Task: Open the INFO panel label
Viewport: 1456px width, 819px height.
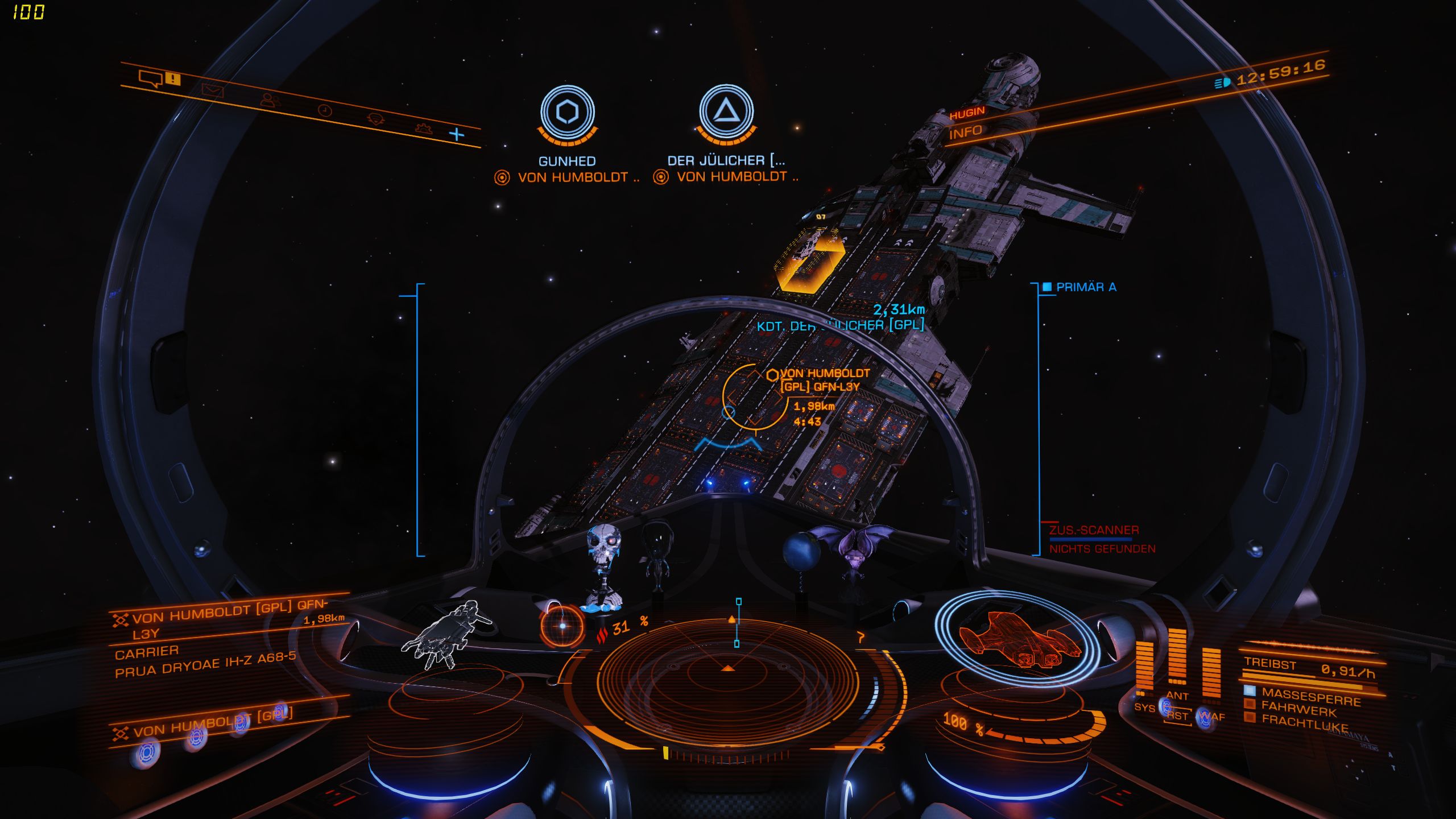Action: point(965,133)
